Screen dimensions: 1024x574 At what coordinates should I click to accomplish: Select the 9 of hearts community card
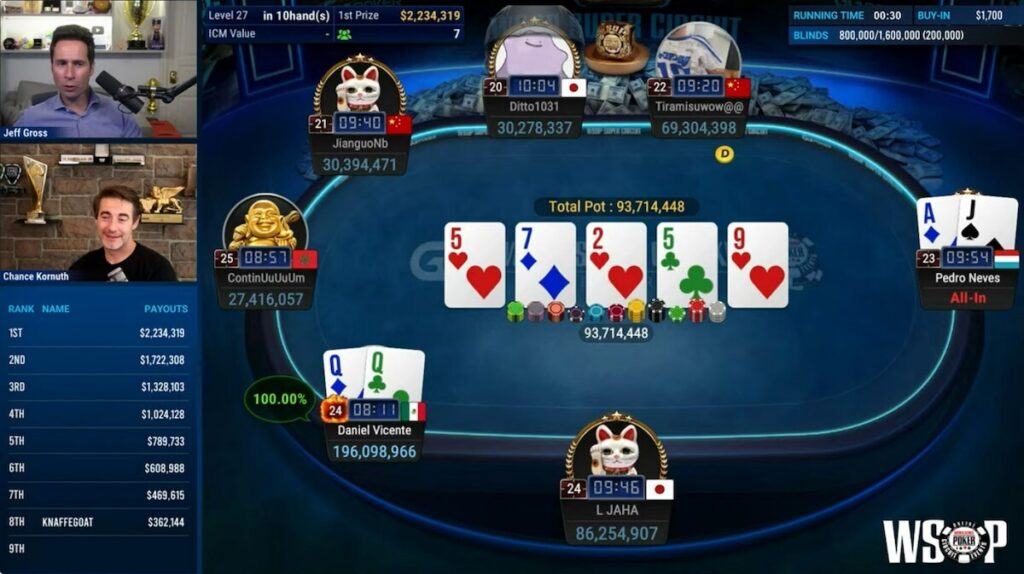tap(757, 264)
